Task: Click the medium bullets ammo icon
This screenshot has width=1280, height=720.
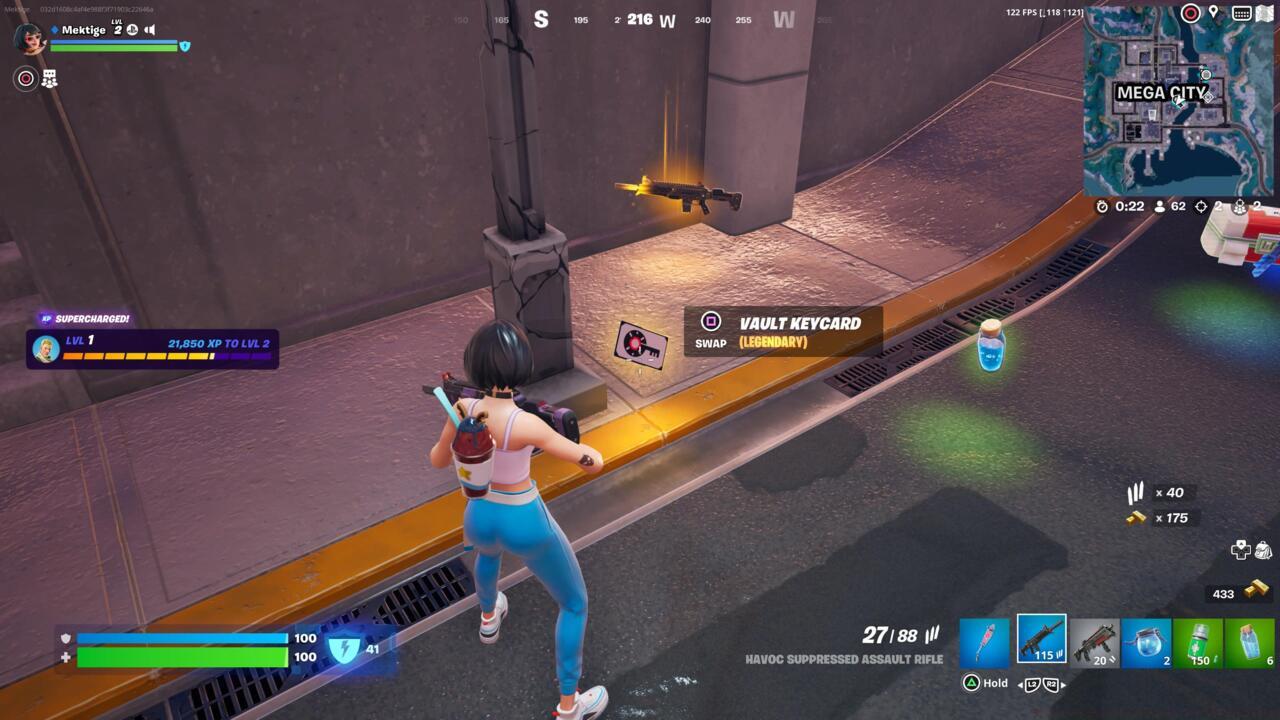Action: tap(1137, 492)
